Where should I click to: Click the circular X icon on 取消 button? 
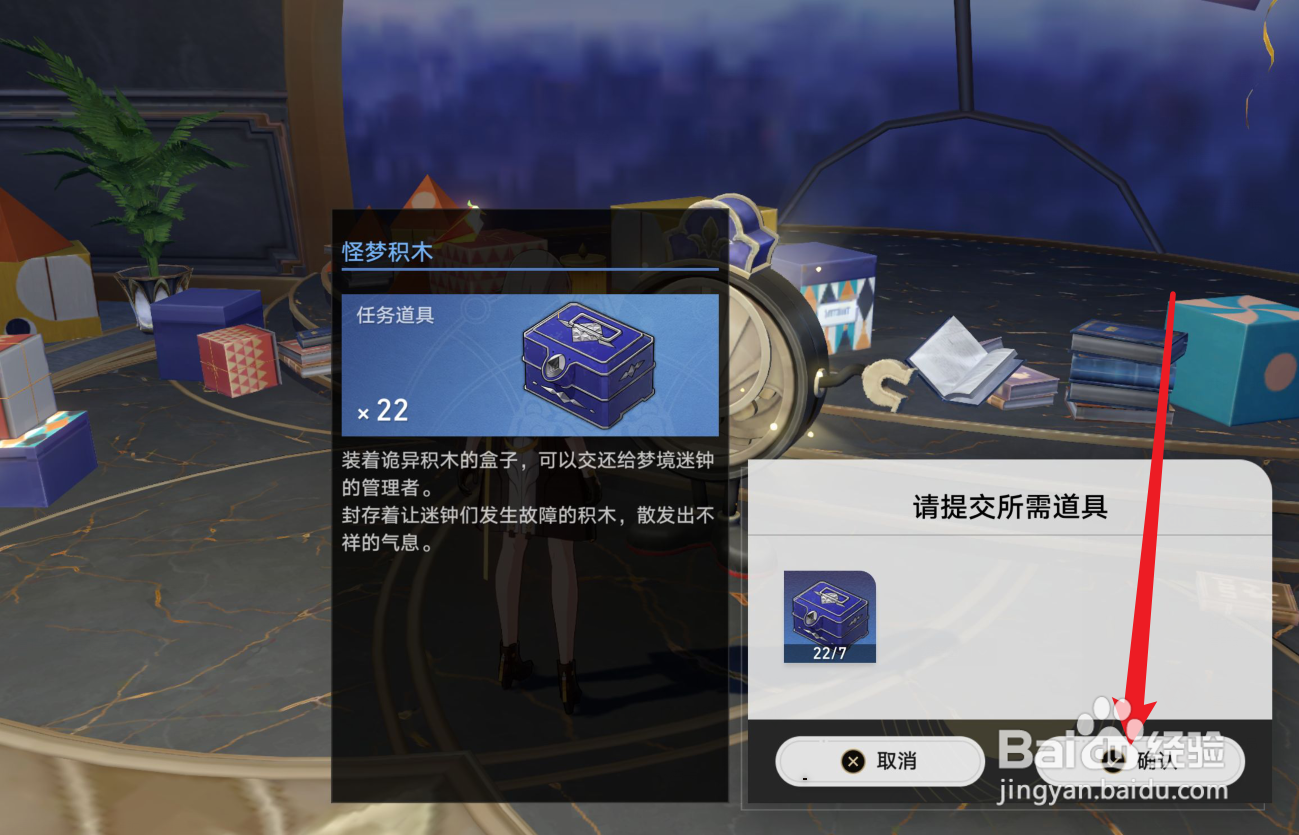click(855, 761)
